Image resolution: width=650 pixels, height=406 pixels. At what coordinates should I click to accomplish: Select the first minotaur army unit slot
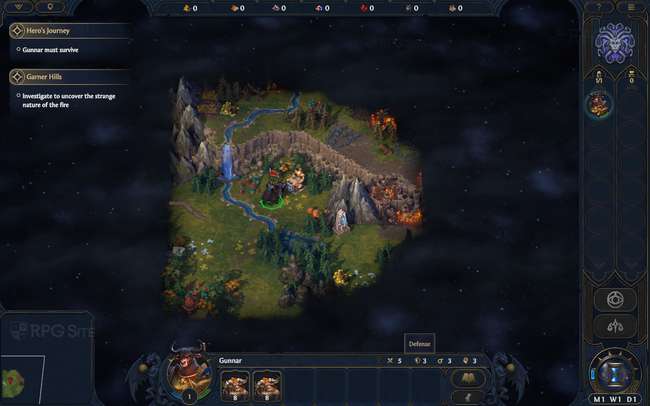pyautogui.click(x=235, y=383)
